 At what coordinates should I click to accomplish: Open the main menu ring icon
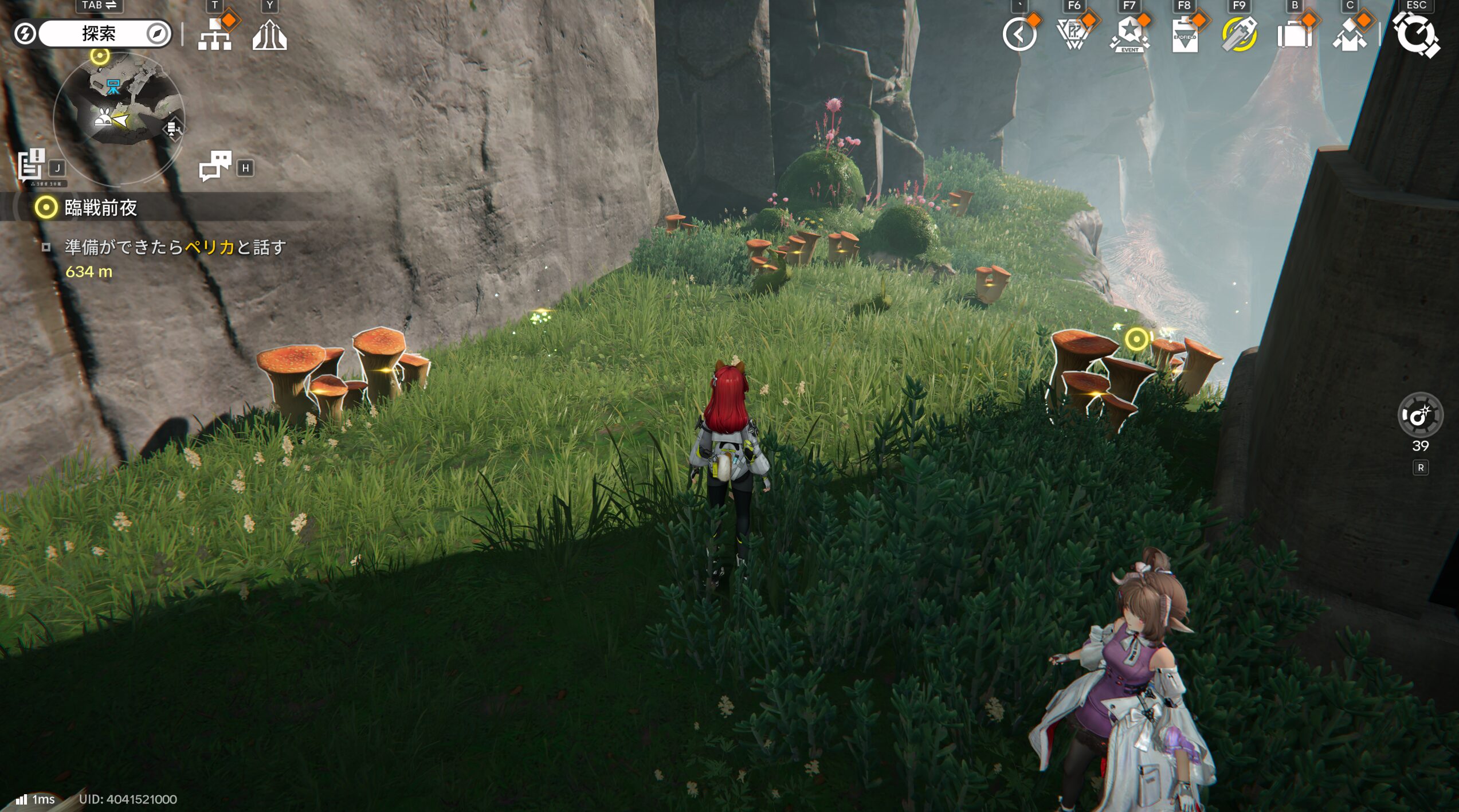1417,34
